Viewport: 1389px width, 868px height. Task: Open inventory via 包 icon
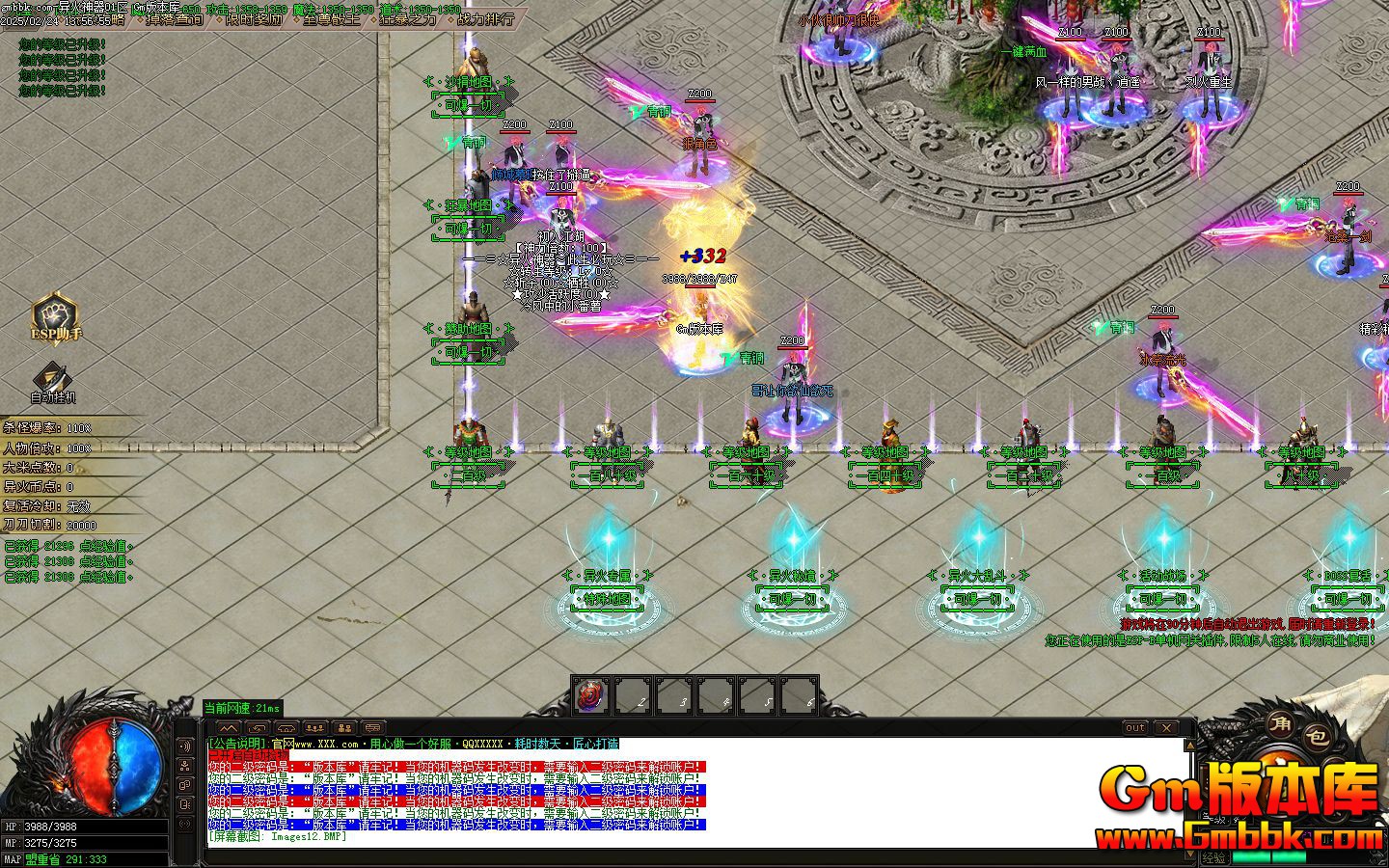coord(1318,737)
